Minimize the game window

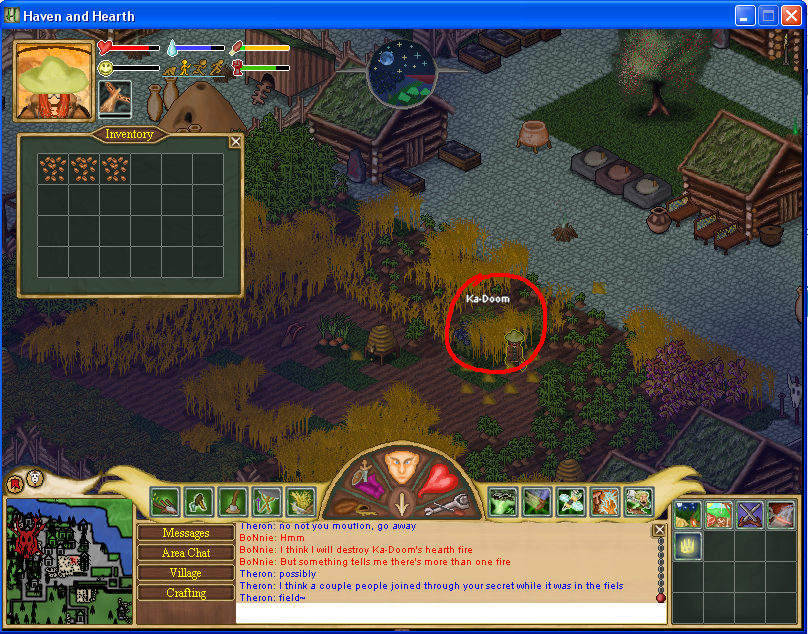pyautogui.click(x=745, y=15)
